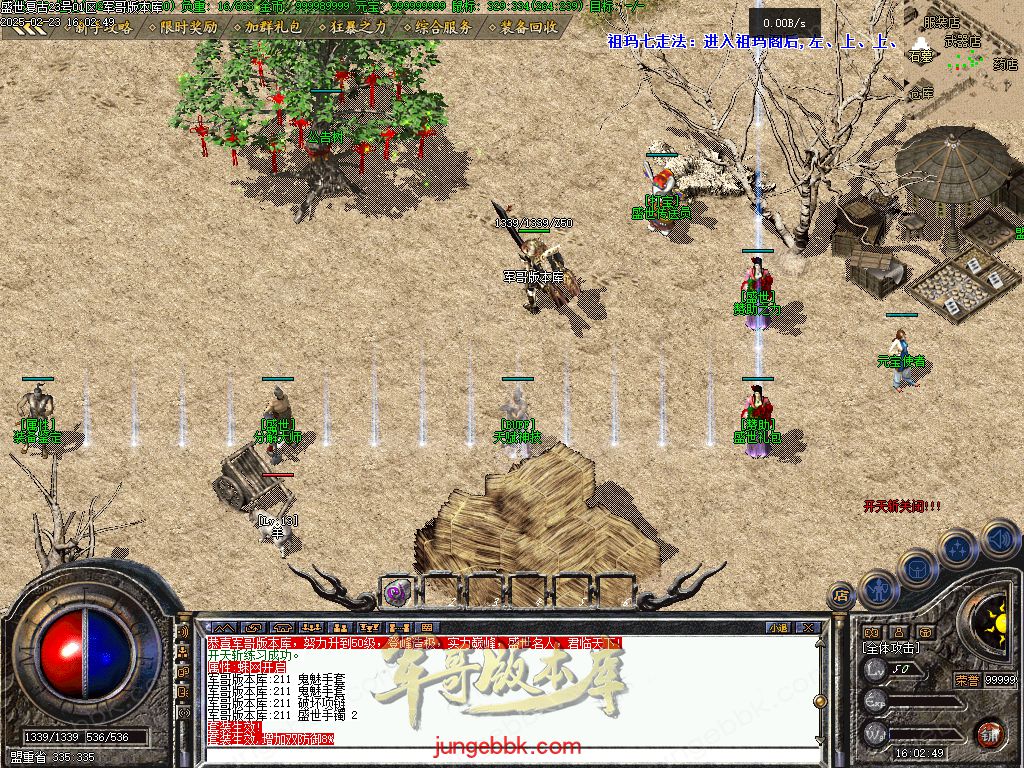Screen dimensions: 1024x768
Task: Use the purple scroll item in the belt
Action: (397, 591)
